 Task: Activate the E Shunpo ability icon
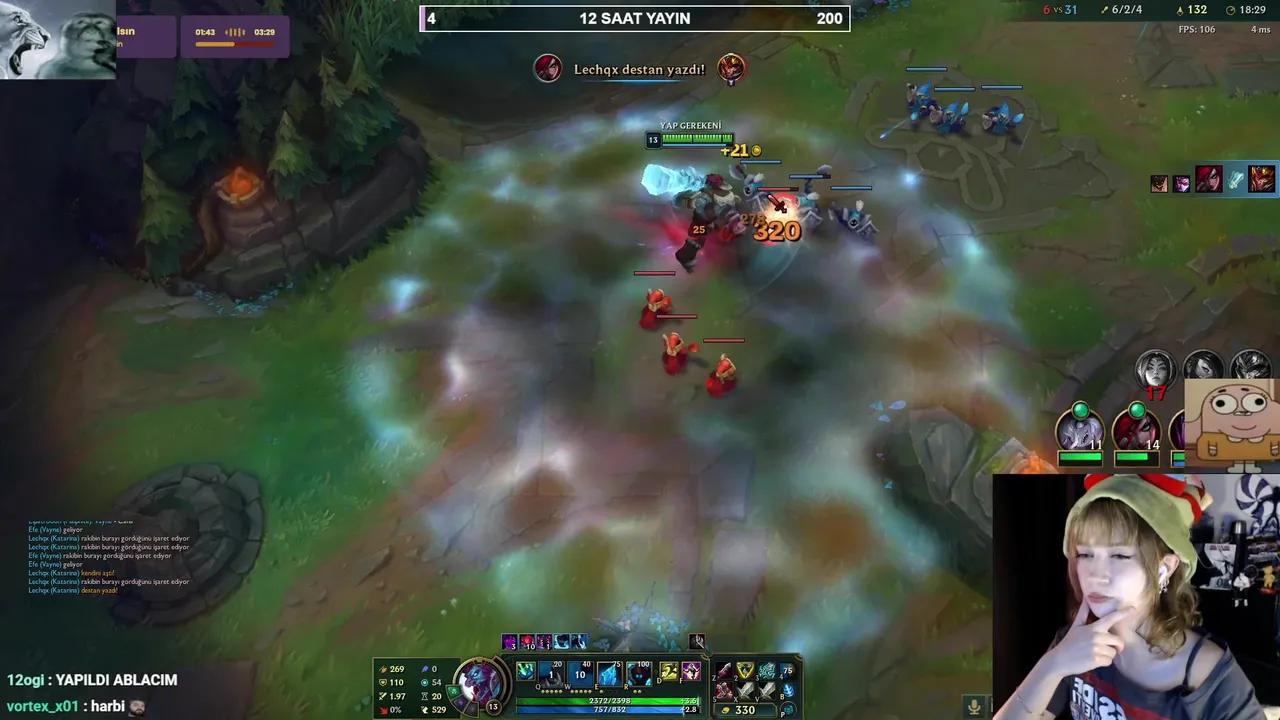pos(609,672)
